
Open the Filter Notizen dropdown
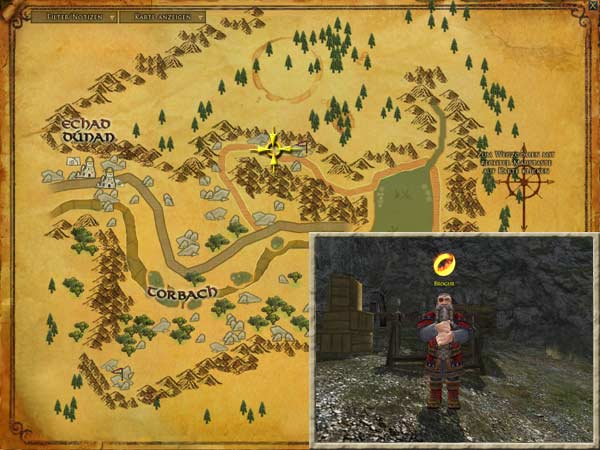(73, 17)
